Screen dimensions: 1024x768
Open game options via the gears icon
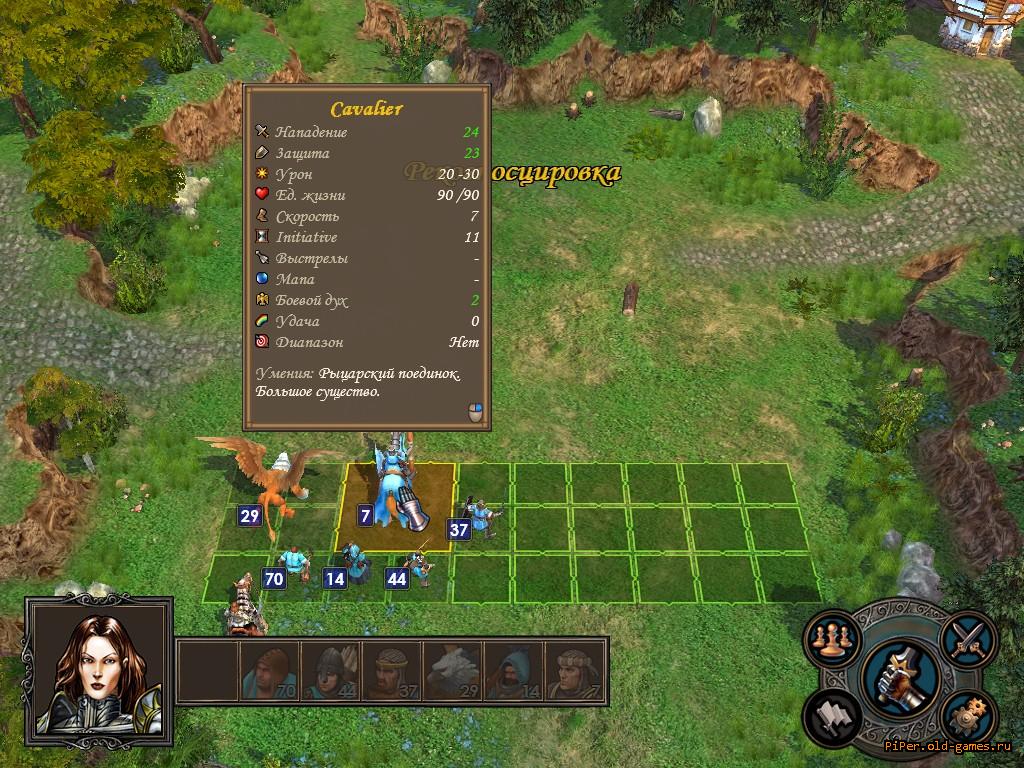[x=967, y=718]
